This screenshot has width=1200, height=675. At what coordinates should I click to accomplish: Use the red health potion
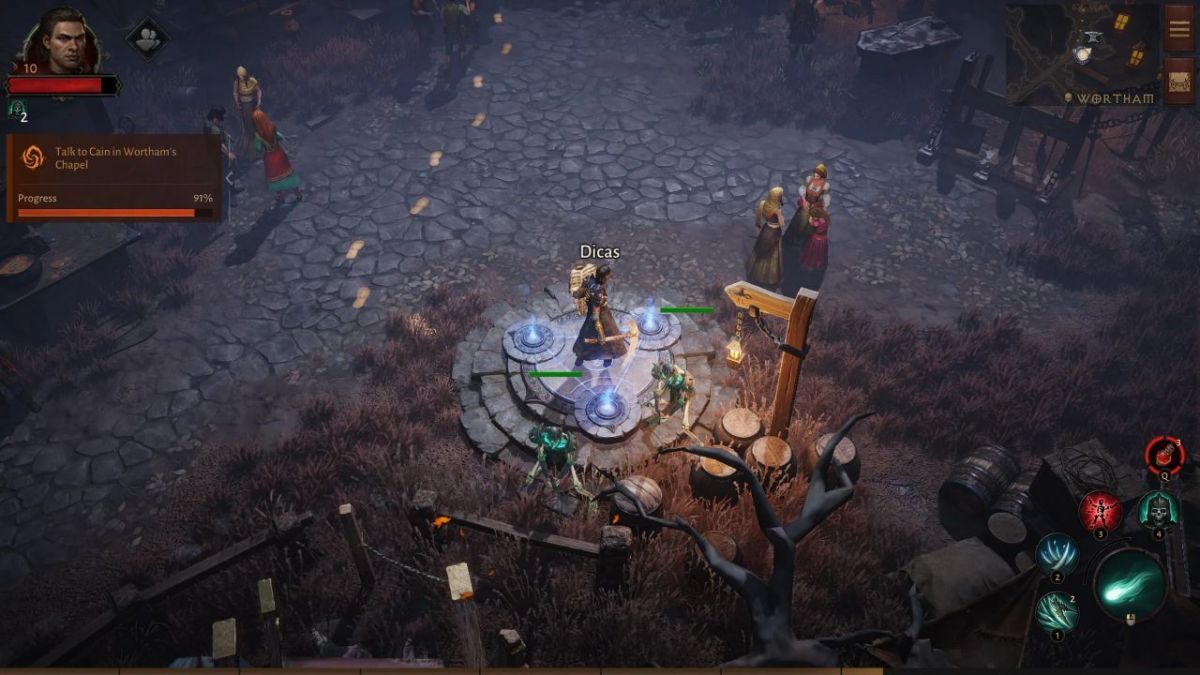pyautogui.click(x=1164, y=456)
